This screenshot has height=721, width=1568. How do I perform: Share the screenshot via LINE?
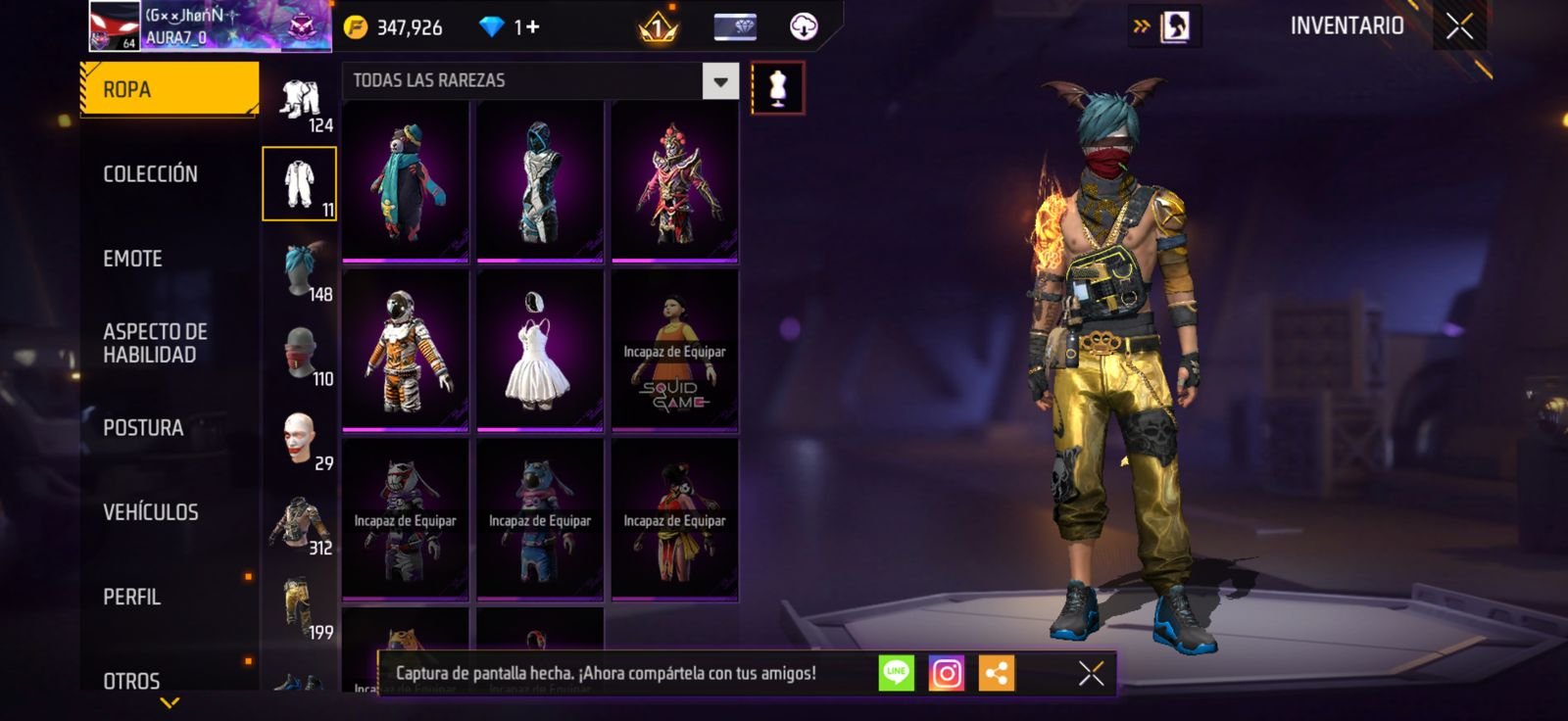896,673
